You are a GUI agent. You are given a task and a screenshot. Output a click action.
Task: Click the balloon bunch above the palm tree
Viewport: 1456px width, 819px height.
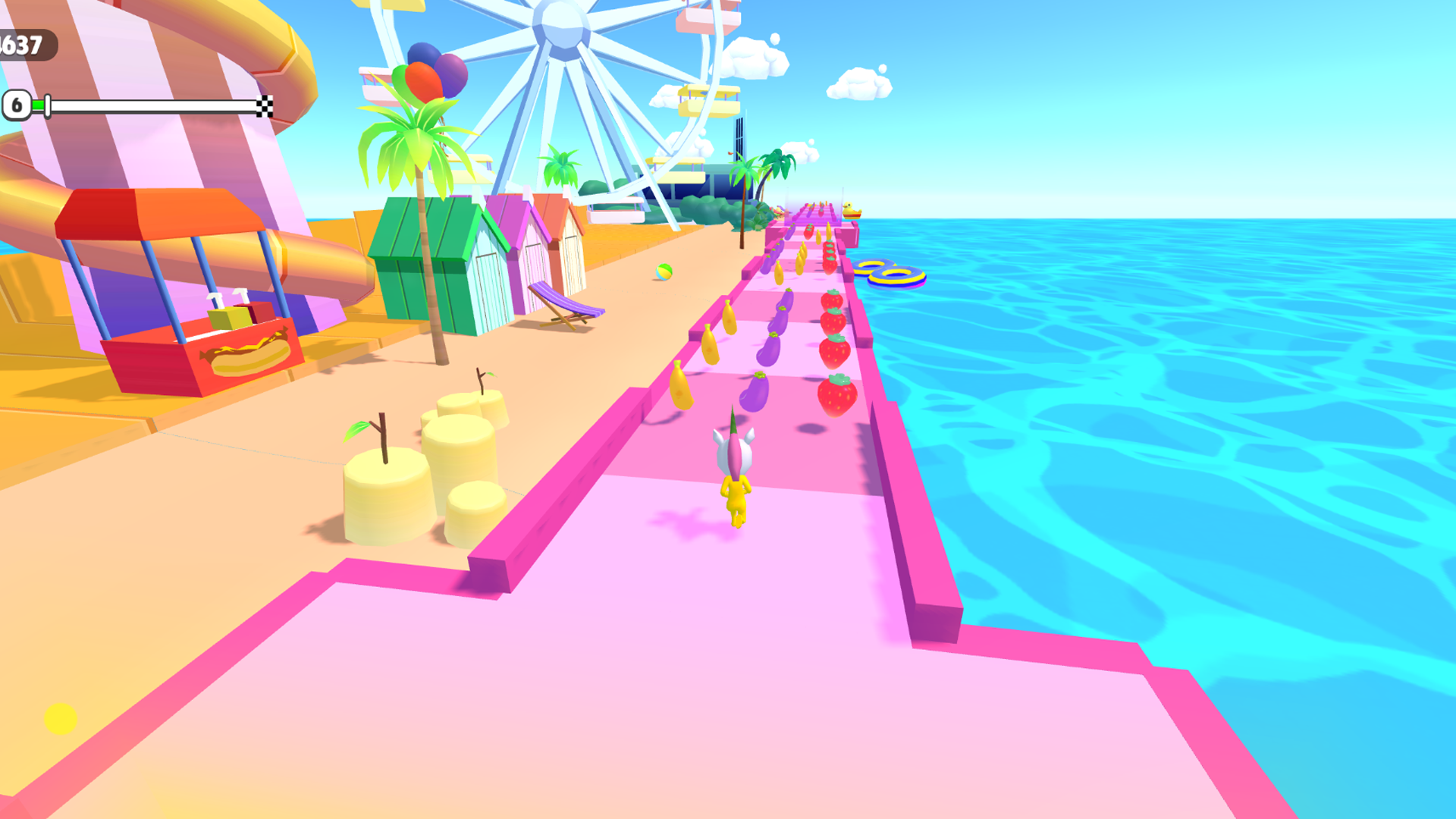(x=425, y=72)
